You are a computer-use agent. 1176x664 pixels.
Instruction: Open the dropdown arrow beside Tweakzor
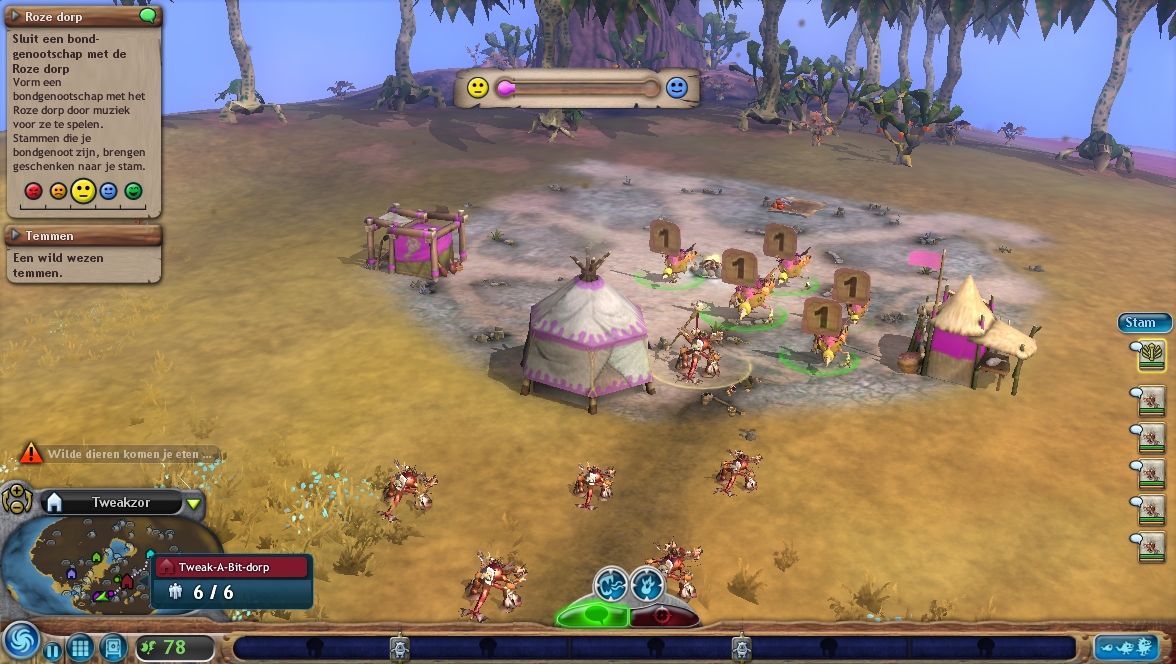click(x=193, y=503)
